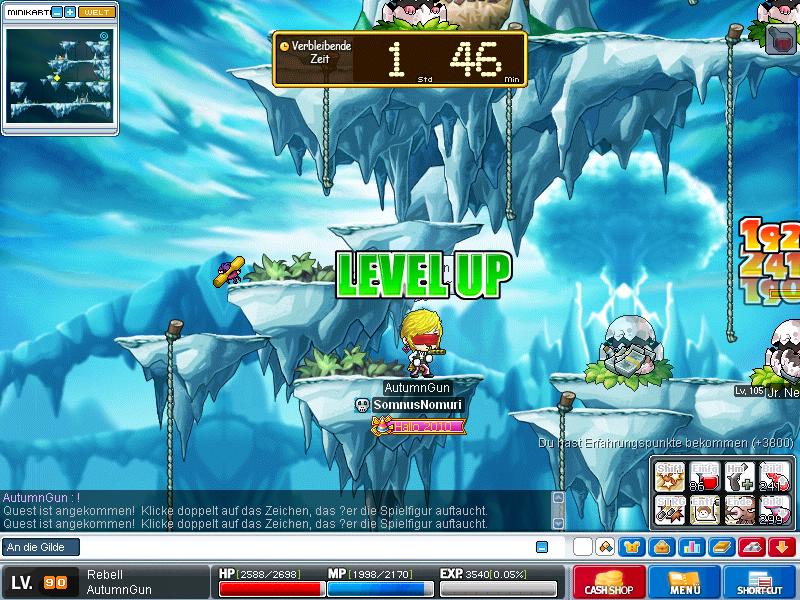Open the equipment window with the shirt icon
Image resolution: width=800 pixels, height=600 pixels.
pyautogui.click(x=632, y=547)
